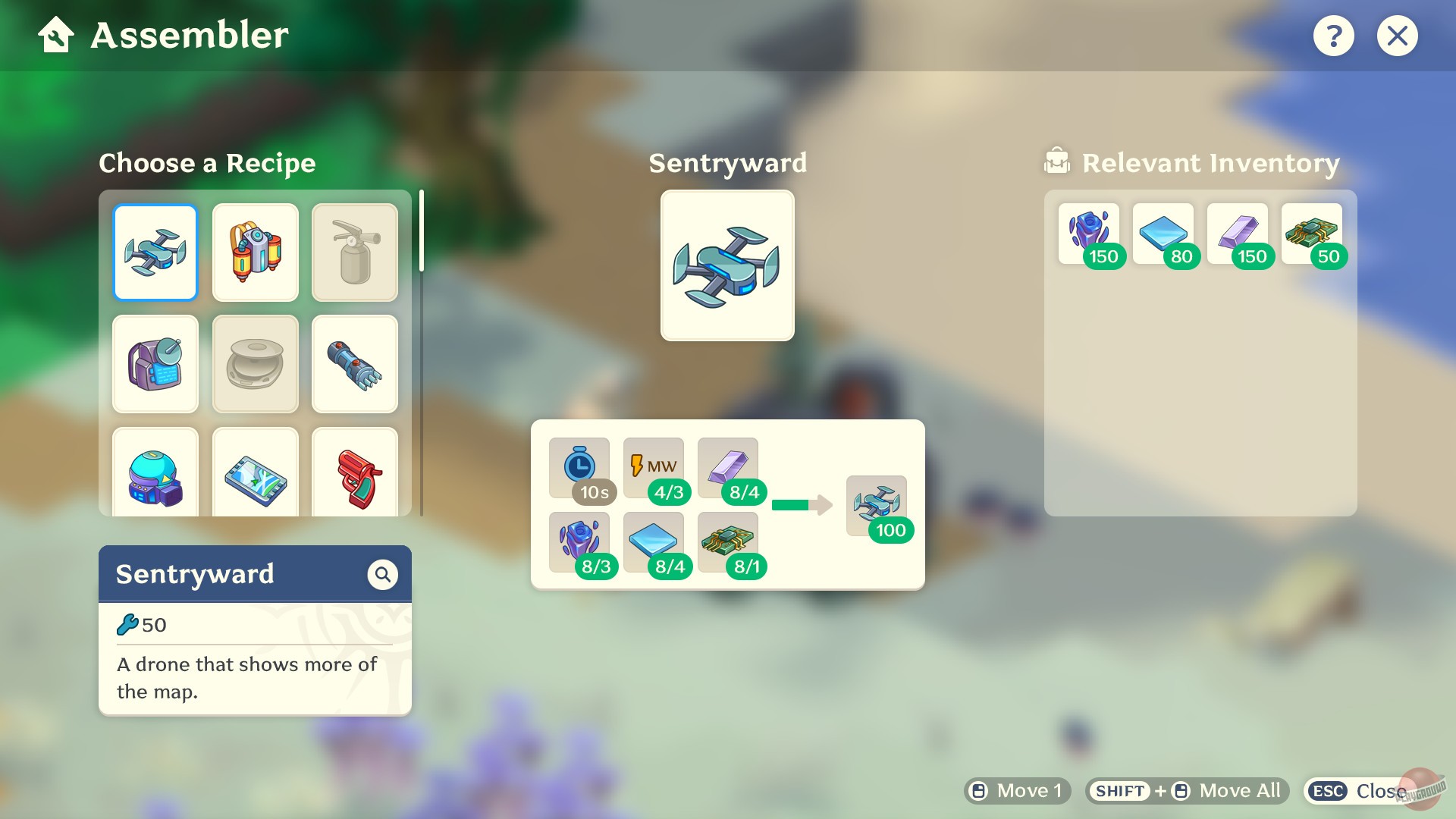Screen dimensions: 1456x819
Task: Choose the fire extinguisher recipe
Action: (x=354, y=253)
